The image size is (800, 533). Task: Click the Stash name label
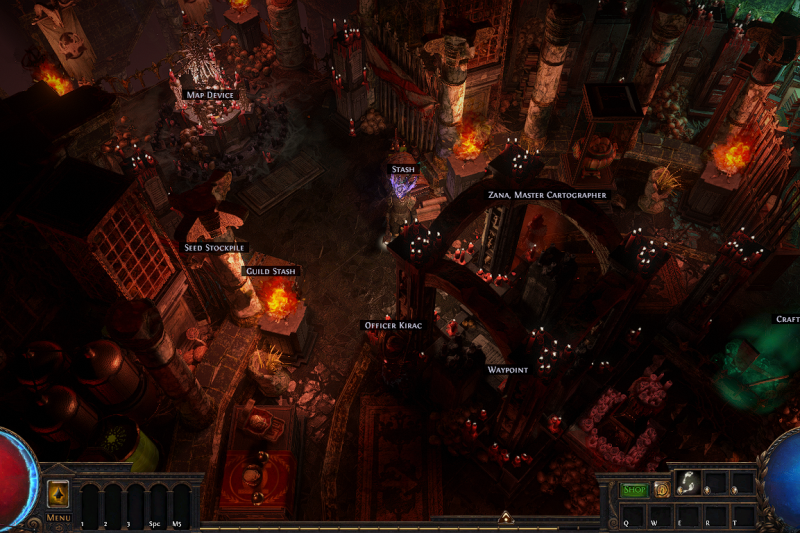tap(403, 170)
